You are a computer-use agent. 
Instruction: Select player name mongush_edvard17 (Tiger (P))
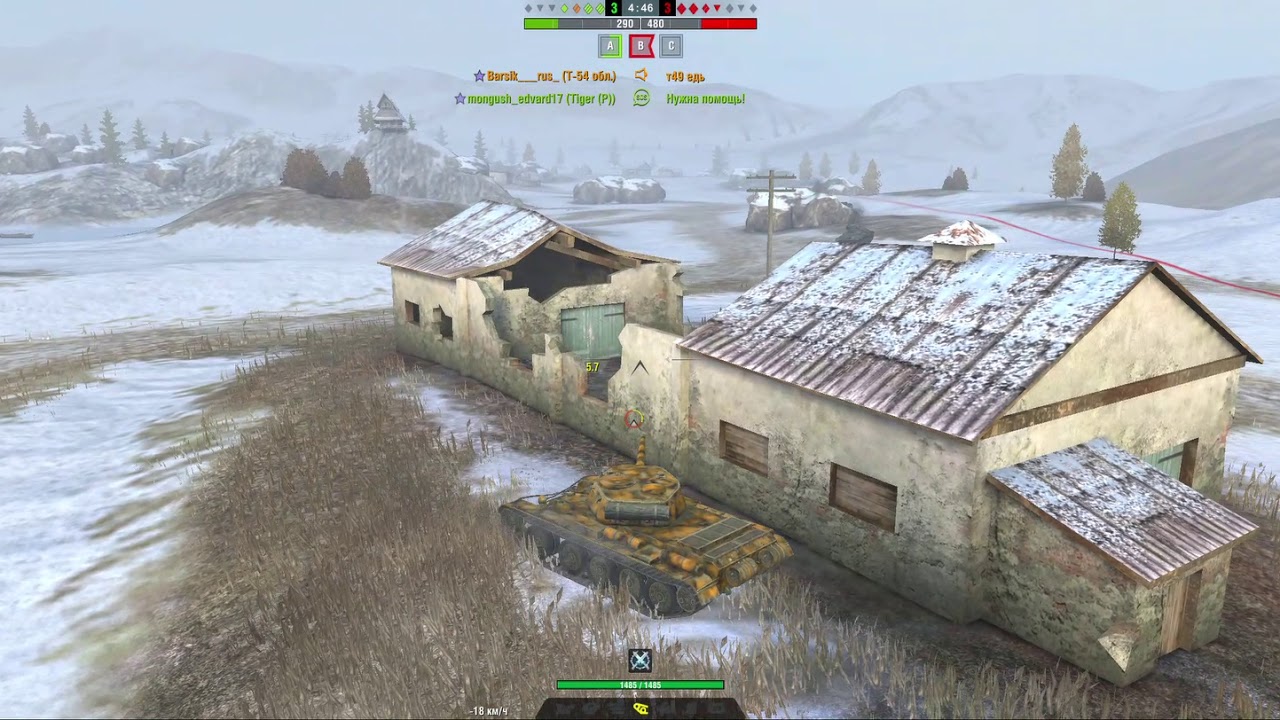(x=540, y=98)
